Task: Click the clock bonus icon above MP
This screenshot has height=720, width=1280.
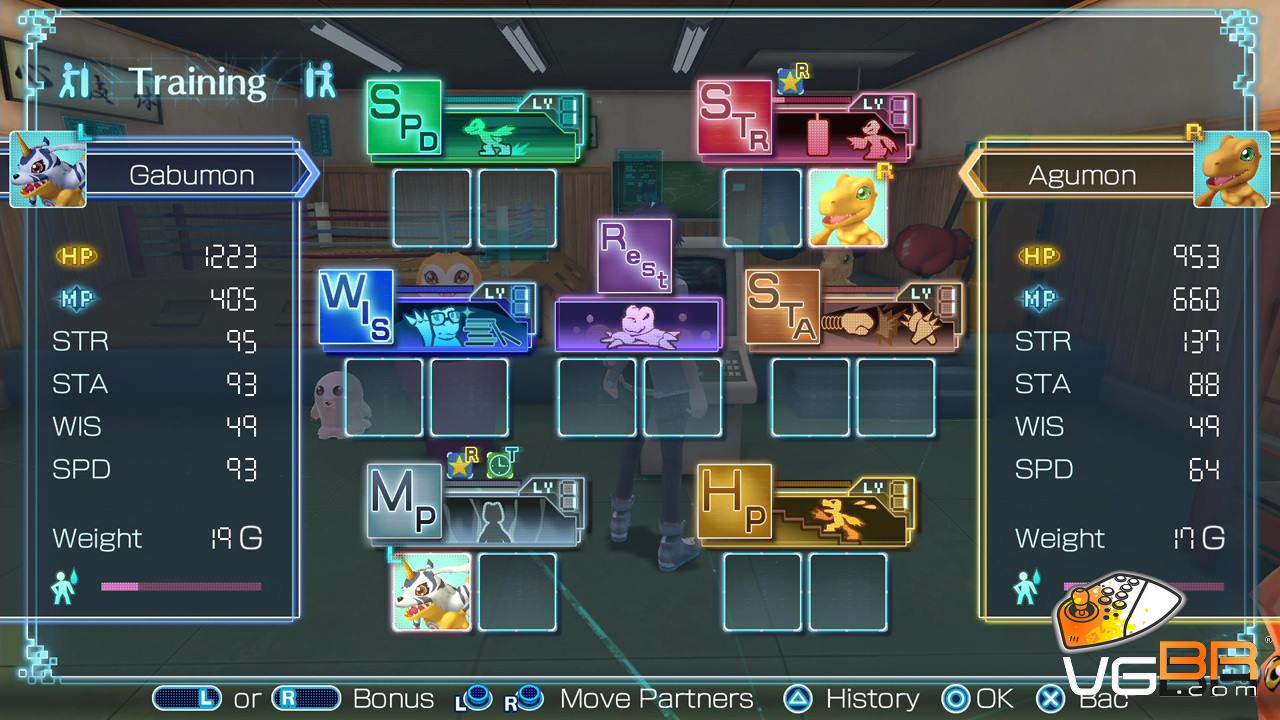Action: 501,463
